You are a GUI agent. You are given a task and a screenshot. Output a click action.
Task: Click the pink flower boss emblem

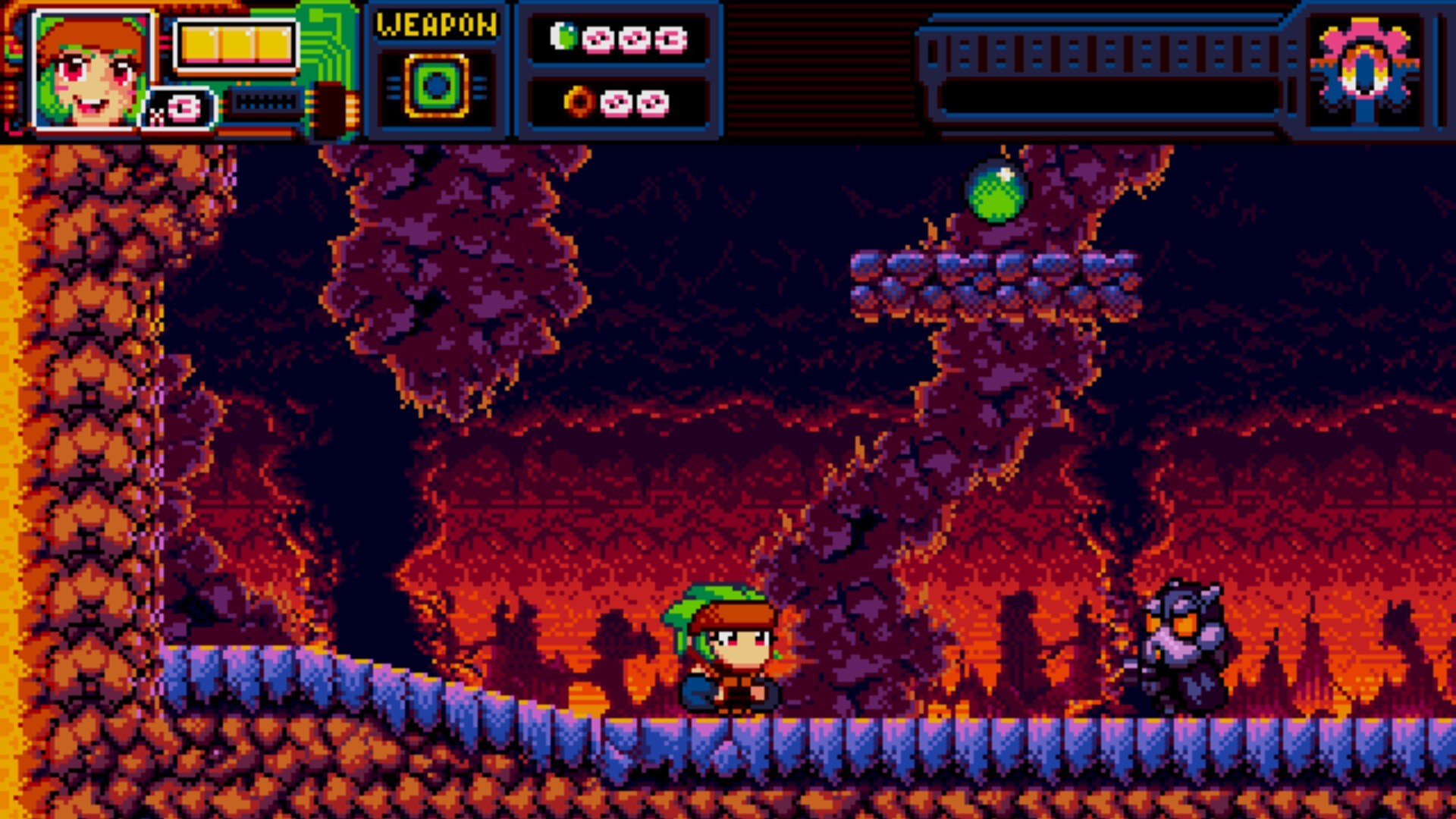click(x=1365, y=68)
